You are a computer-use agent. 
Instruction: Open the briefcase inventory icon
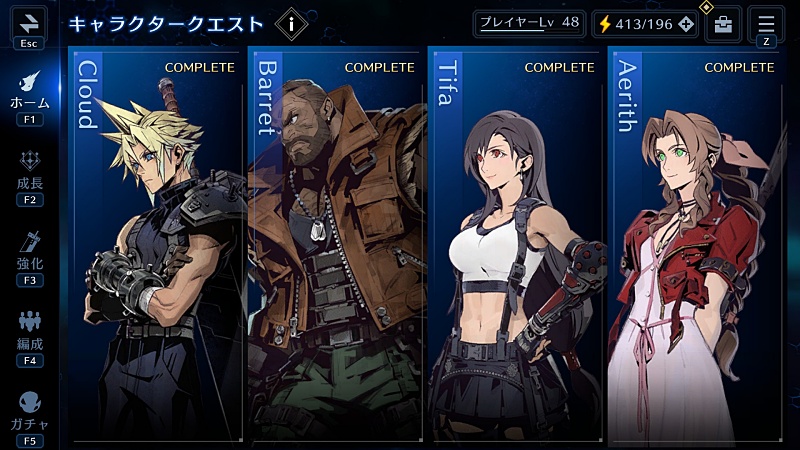pos(723,24)
